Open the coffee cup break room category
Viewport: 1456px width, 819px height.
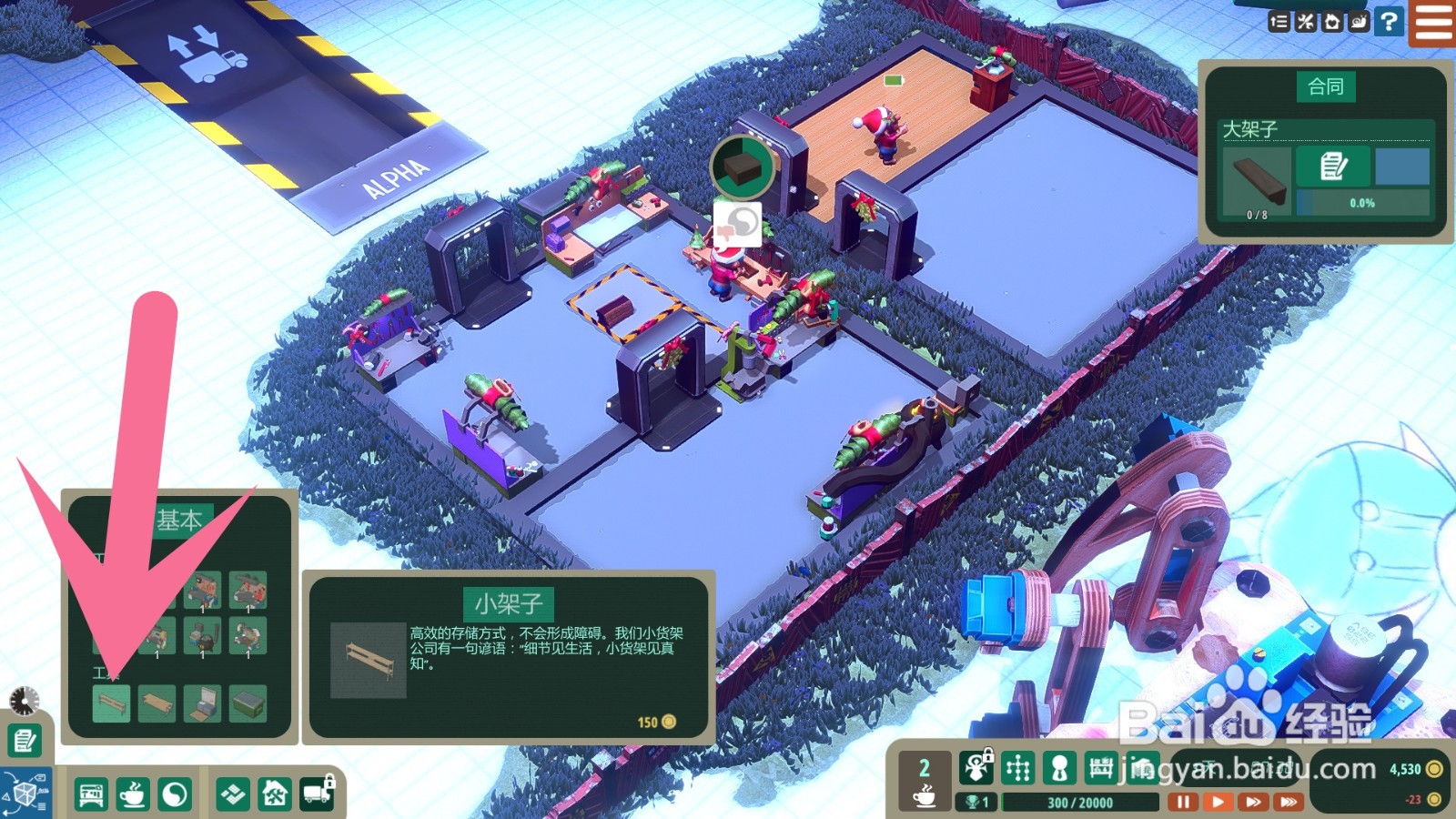(133, 794)
